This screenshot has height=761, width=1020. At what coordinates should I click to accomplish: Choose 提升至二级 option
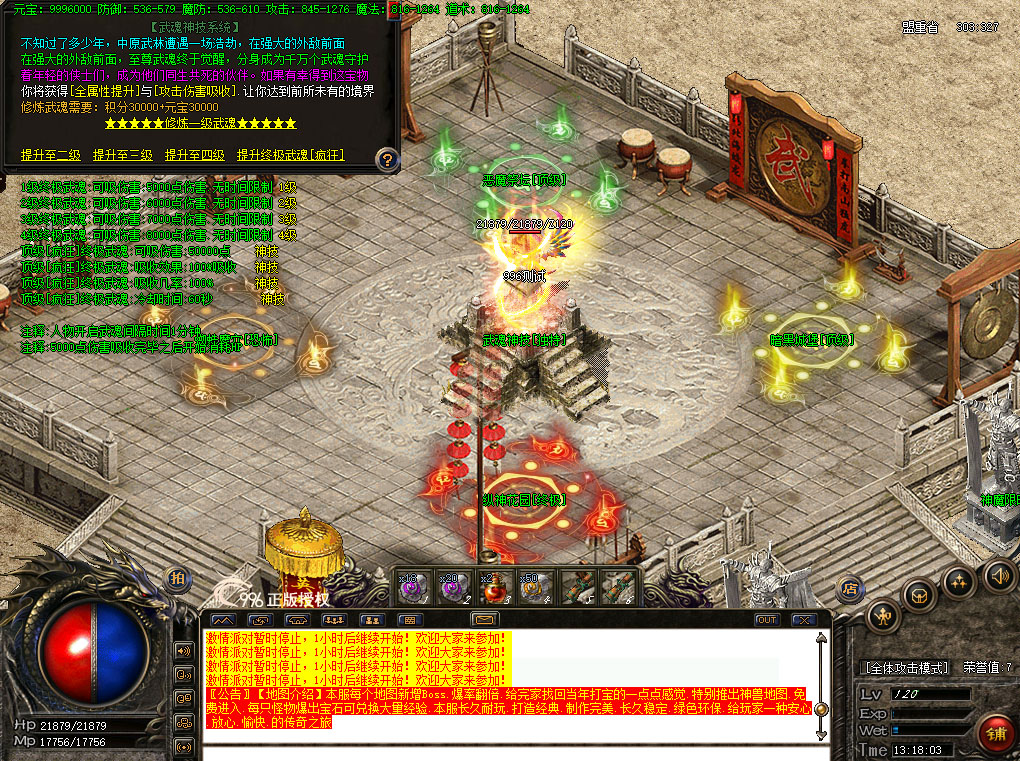point(51,155)
